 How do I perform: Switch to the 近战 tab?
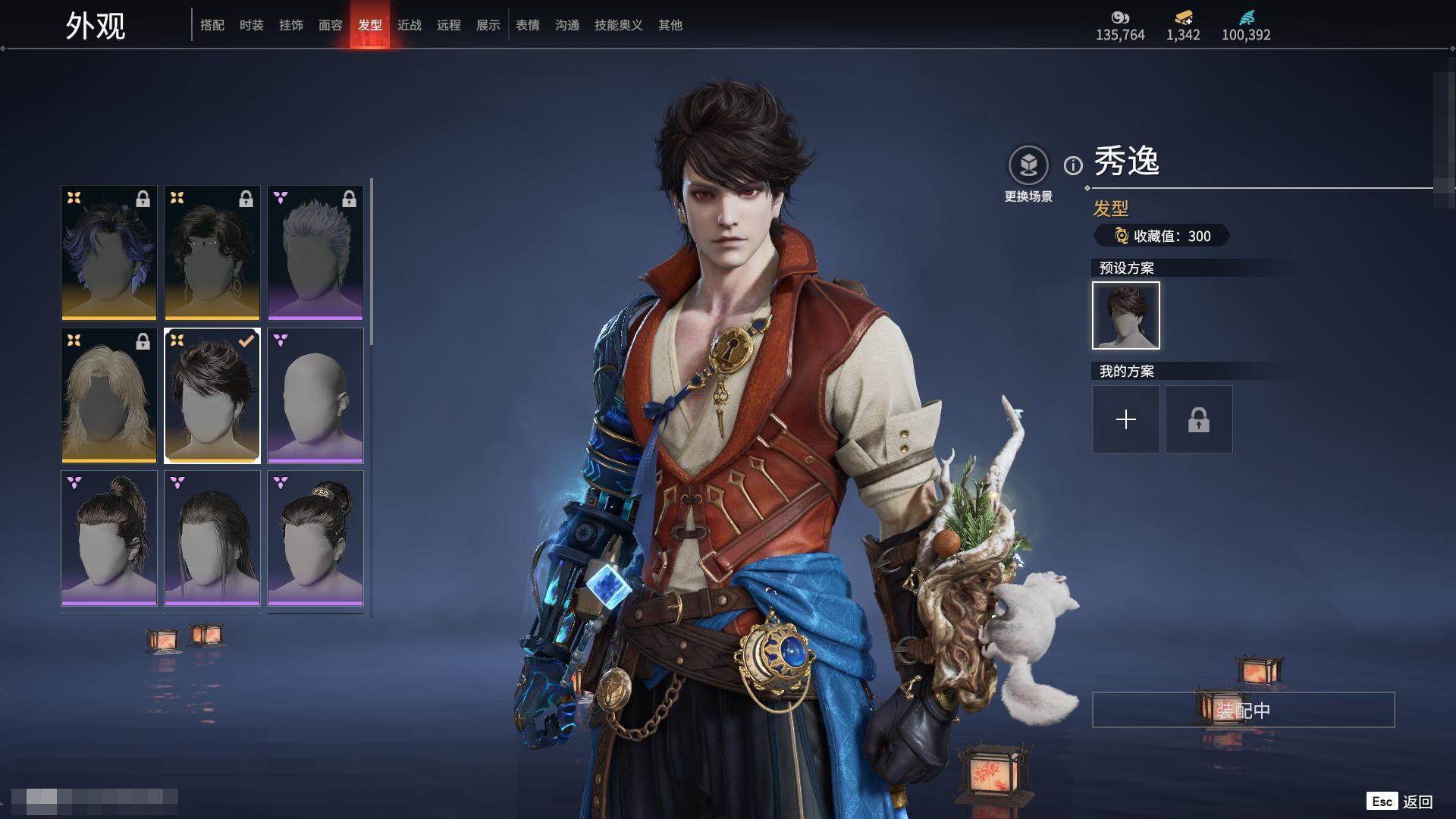(x=409, y=25)
